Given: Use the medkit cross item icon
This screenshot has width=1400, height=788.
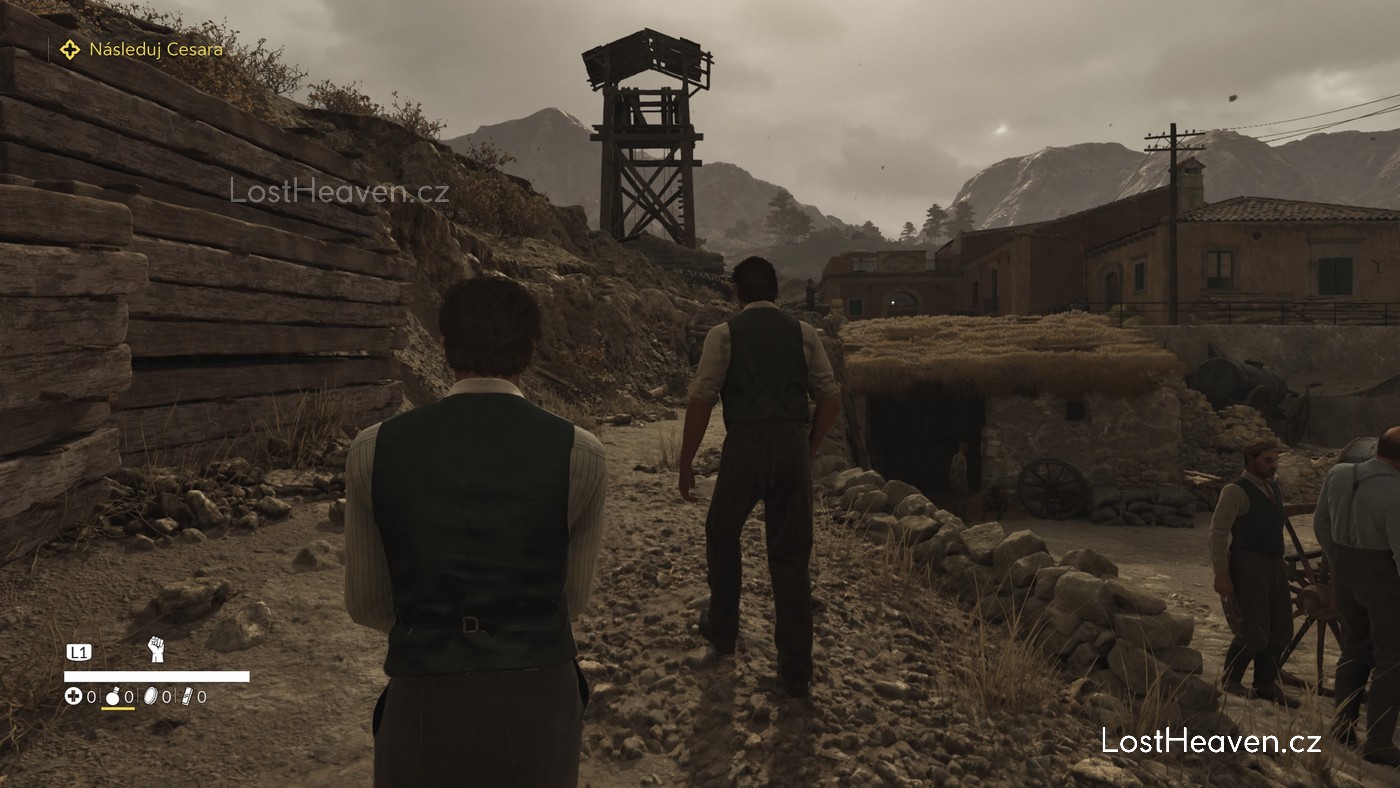Looking at the screenshot, I should point(73,696).
